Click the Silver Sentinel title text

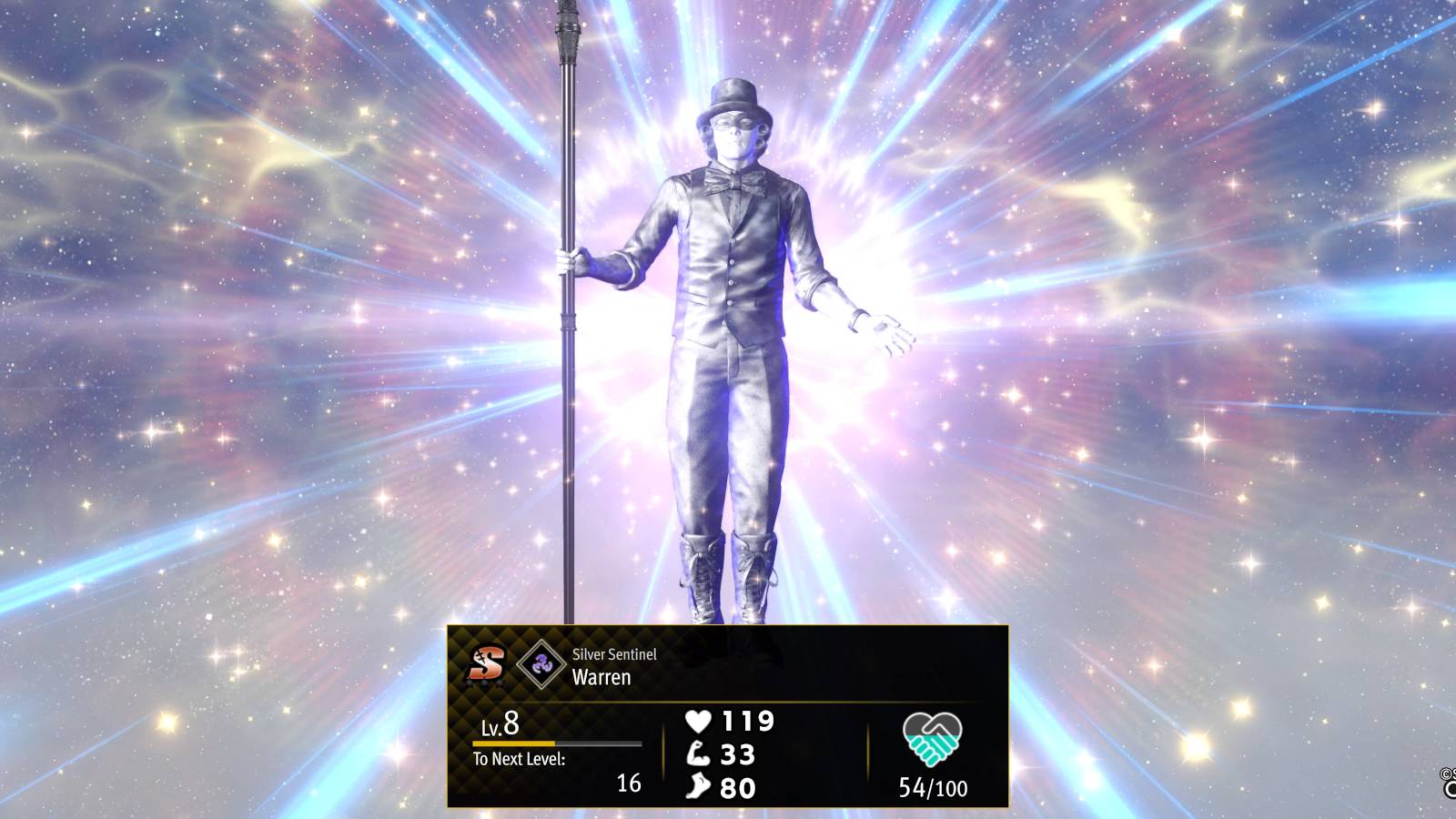point(614,652)
